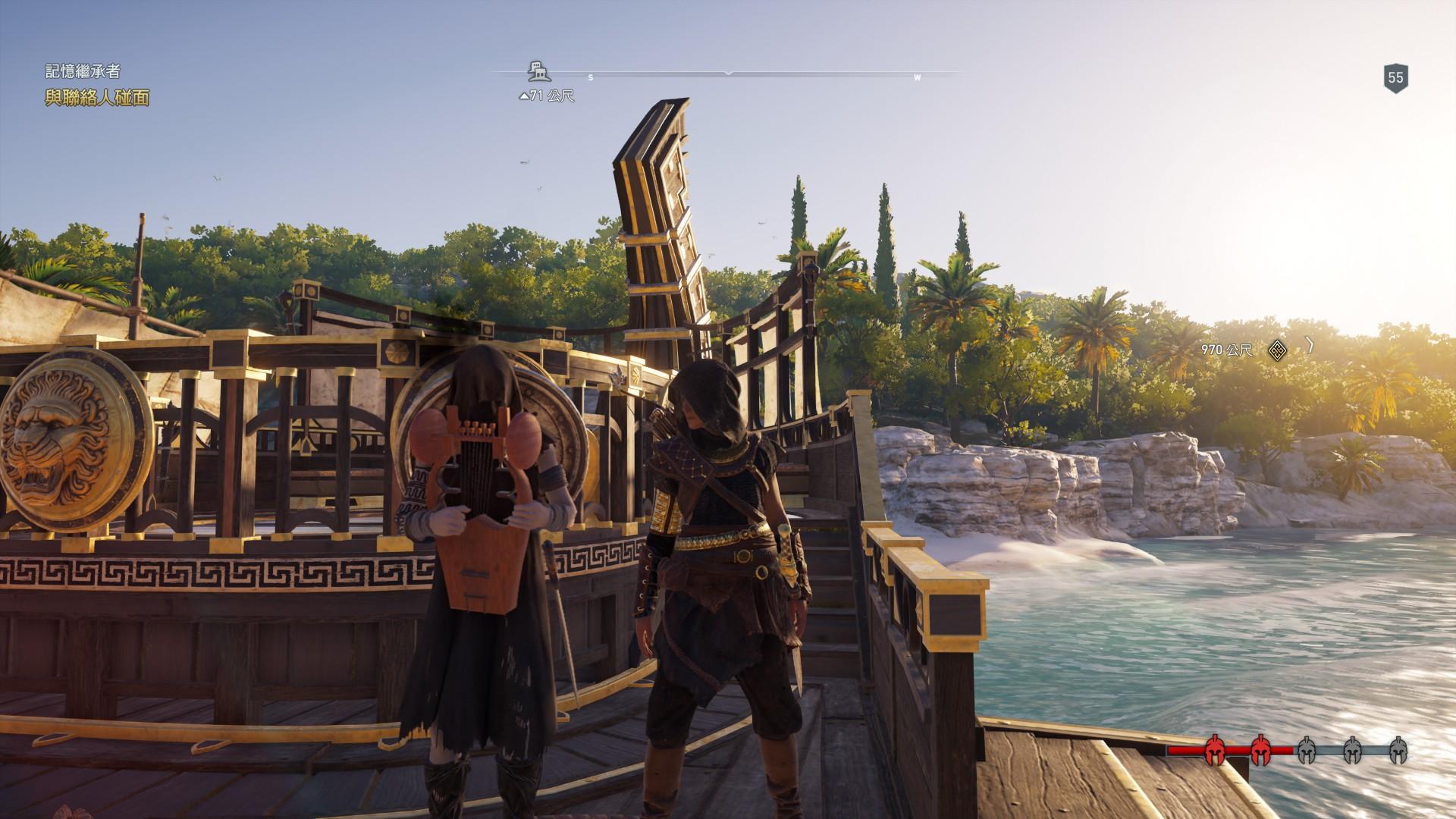Image resolution: width=1456 pixels, height=819 pixels.
Task: Open the level 55 badge
Action: click(x=1395, y=77)
